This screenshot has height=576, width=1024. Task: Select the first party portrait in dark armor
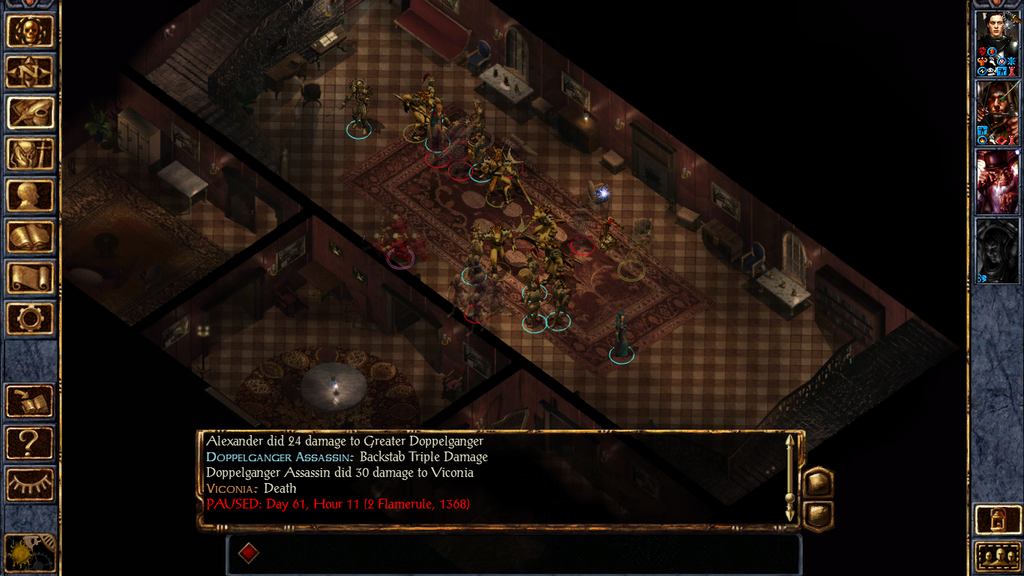(997, 42)
